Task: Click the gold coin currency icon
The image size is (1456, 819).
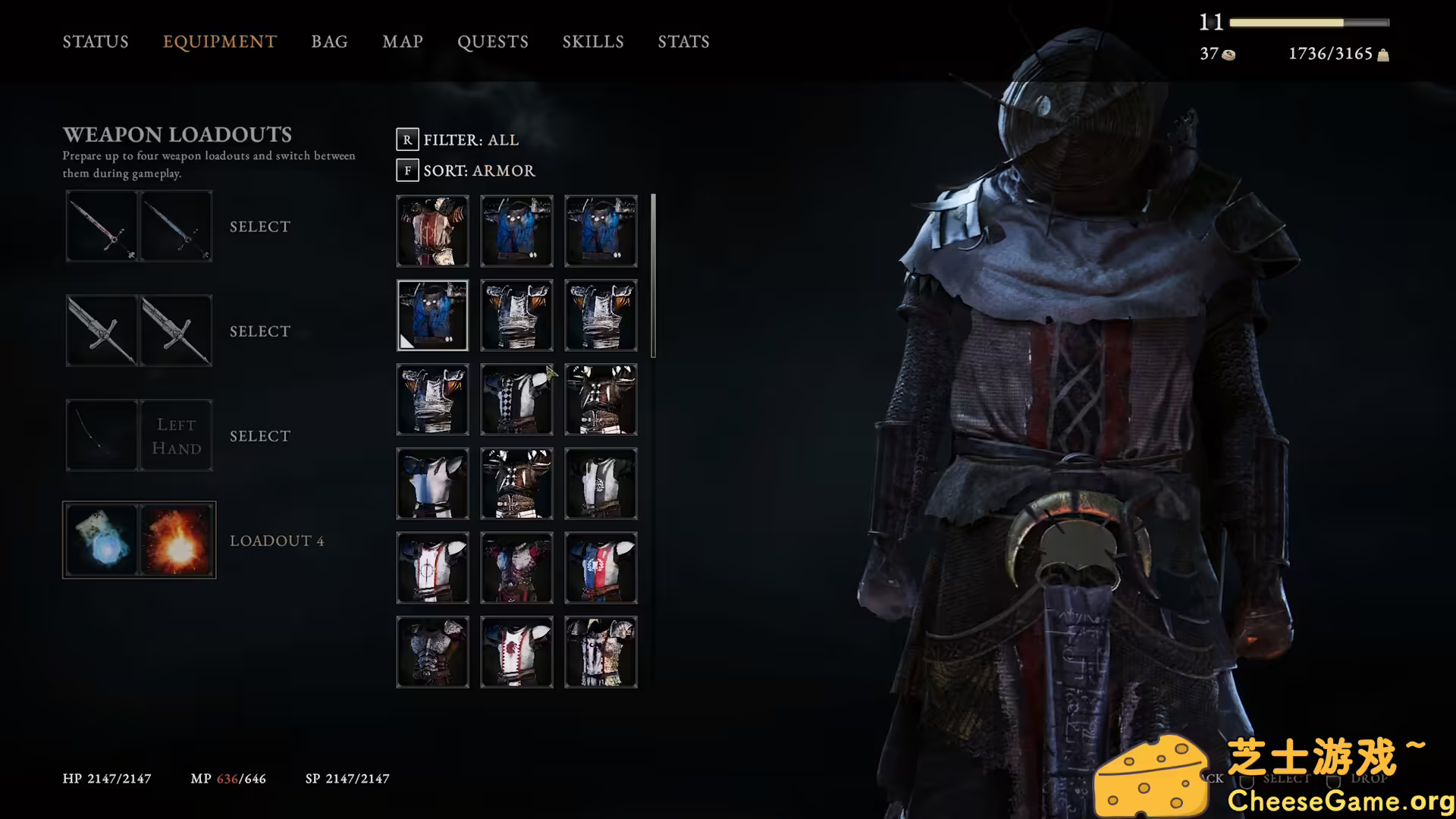Action: tap(1228, 54)
